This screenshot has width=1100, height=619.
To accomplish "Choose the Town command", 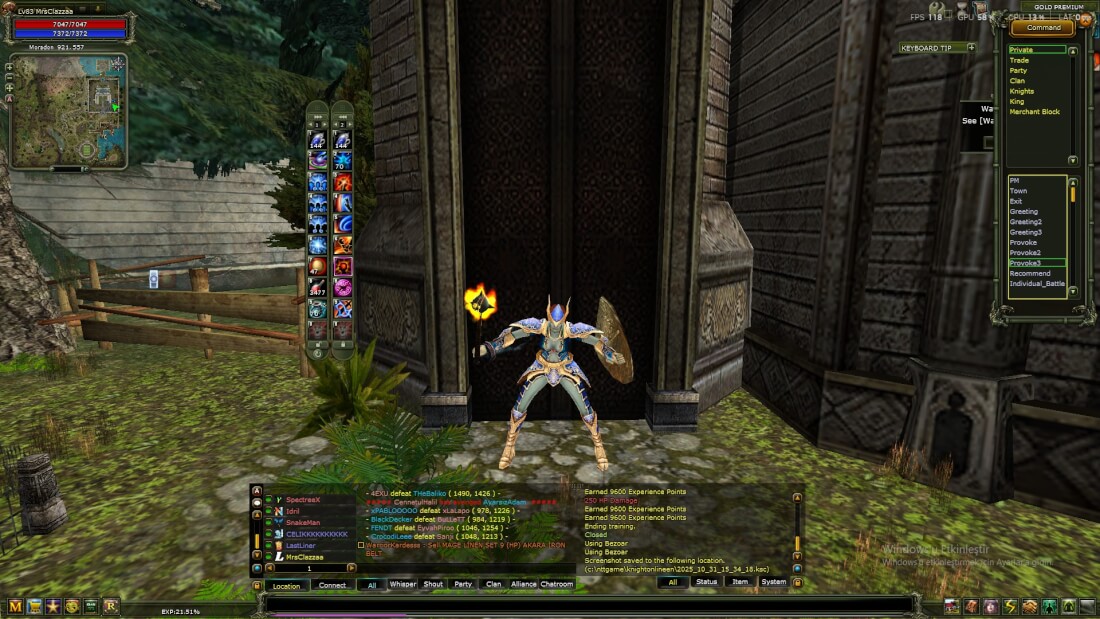I will click(x=1018, y=191).
